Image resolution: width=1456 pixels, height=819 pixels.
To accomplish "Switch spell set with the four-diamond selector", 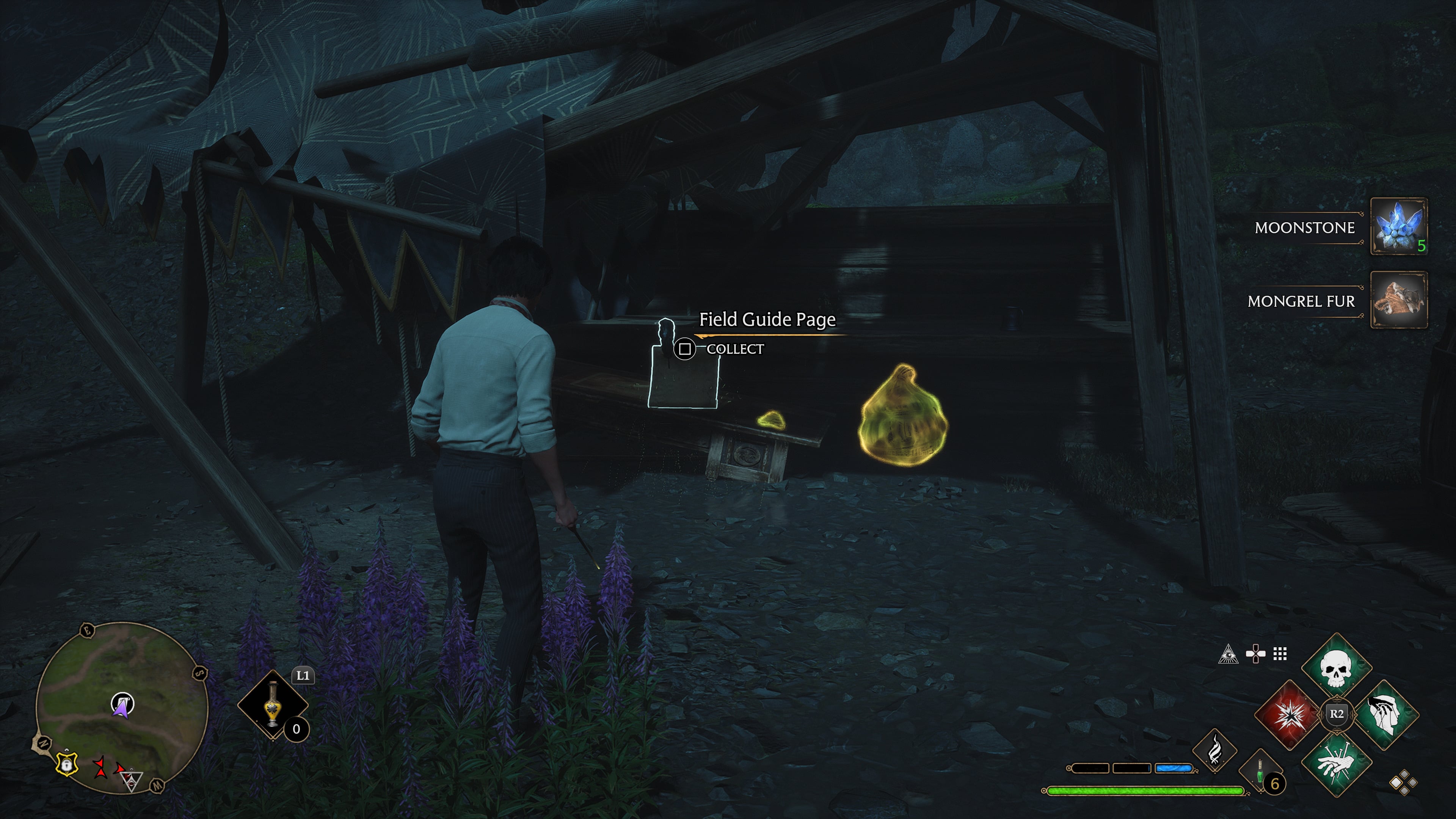I will [x=1403, y=783].
